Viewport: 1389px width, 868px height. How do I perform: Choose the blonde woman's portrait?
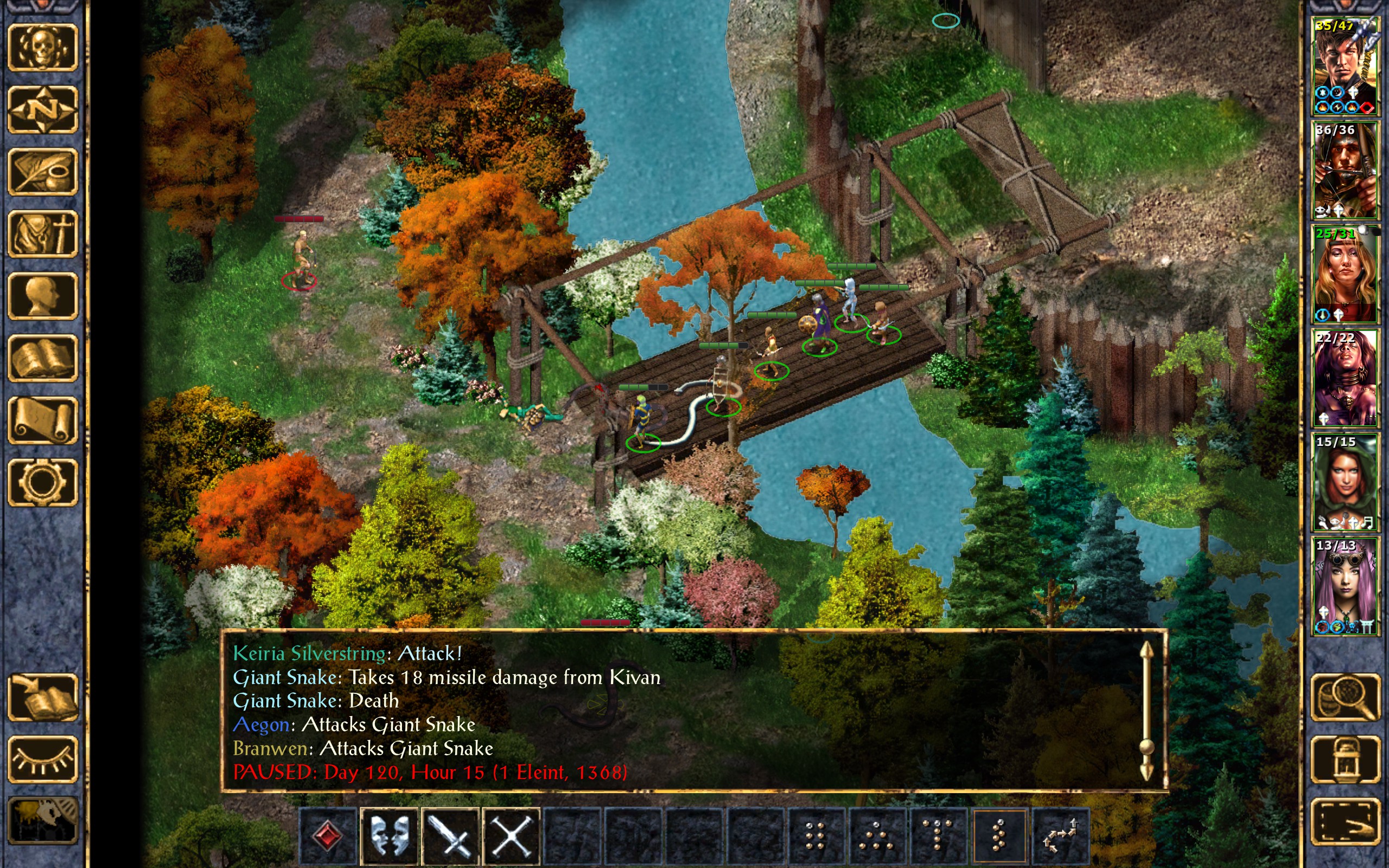tap(1345, 274)
